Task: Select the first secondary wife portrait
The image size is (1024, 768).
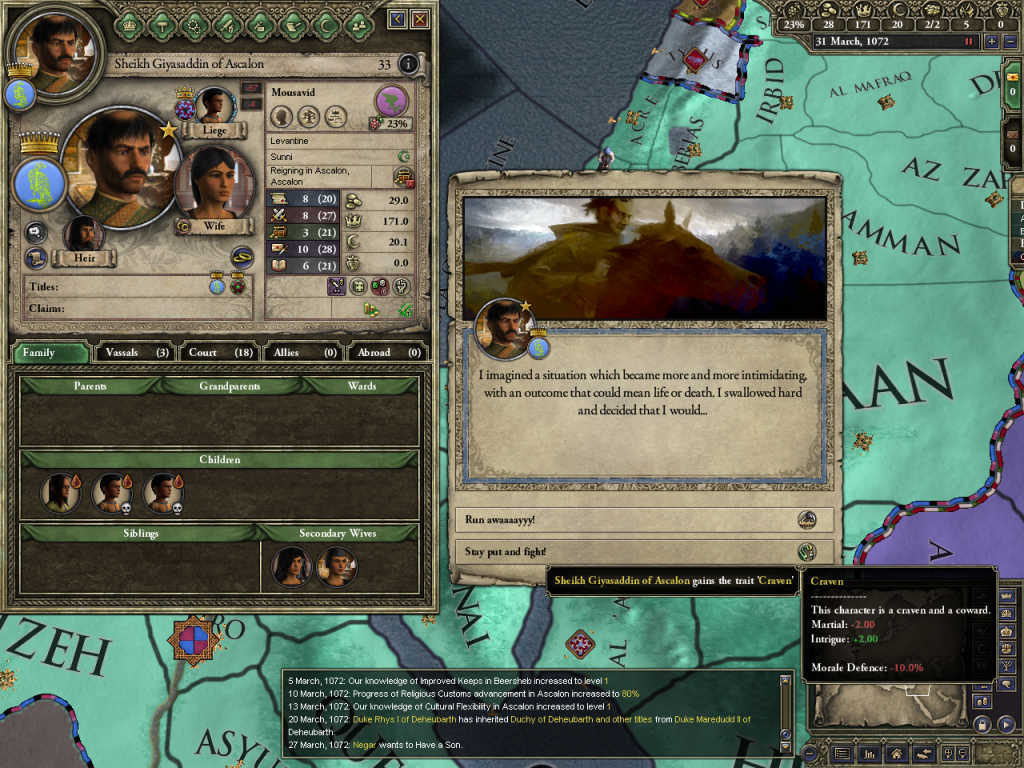Action: tap(290, 566)
